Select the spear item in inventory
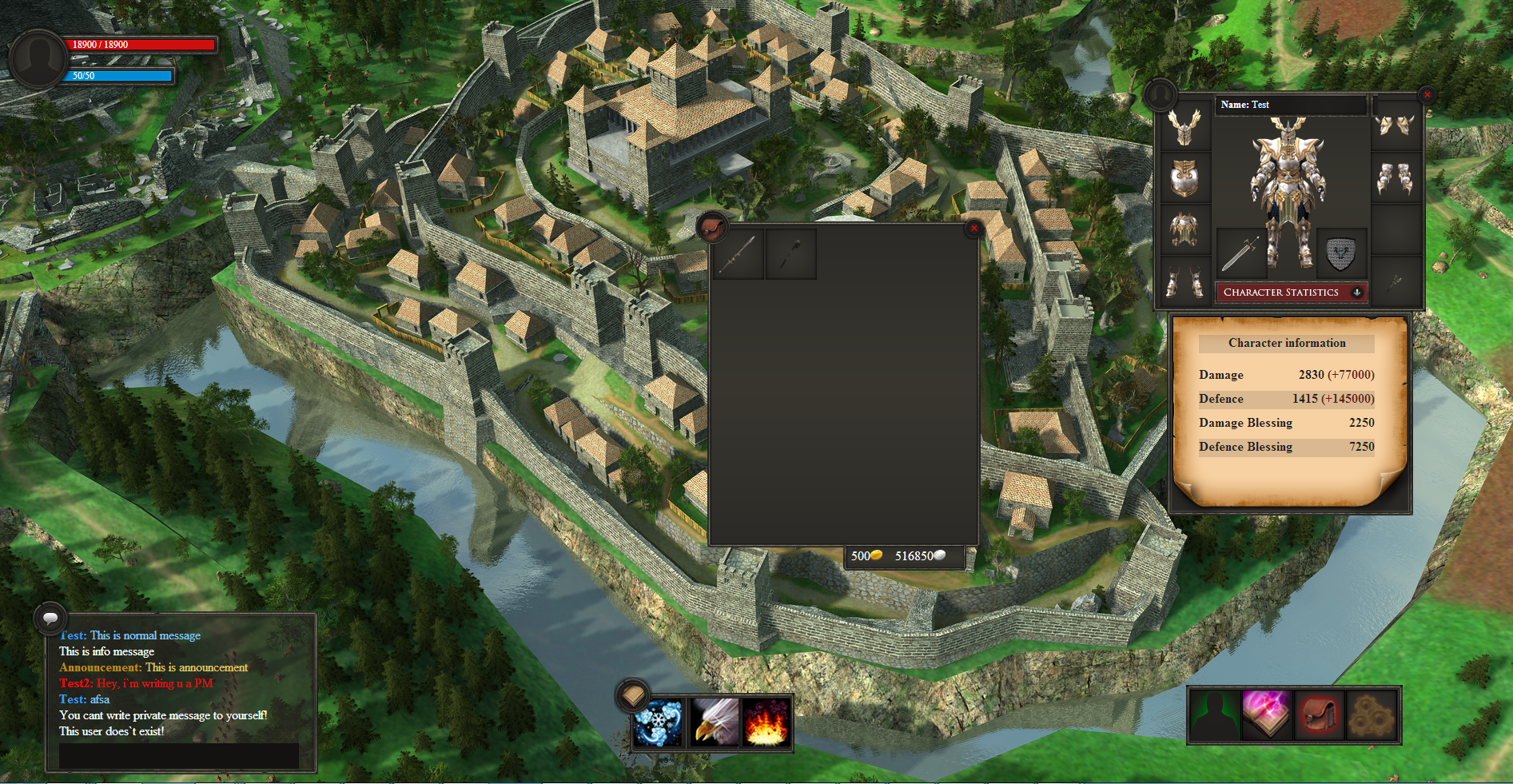This screenshot has width=1513, height=784. point(738,254)
